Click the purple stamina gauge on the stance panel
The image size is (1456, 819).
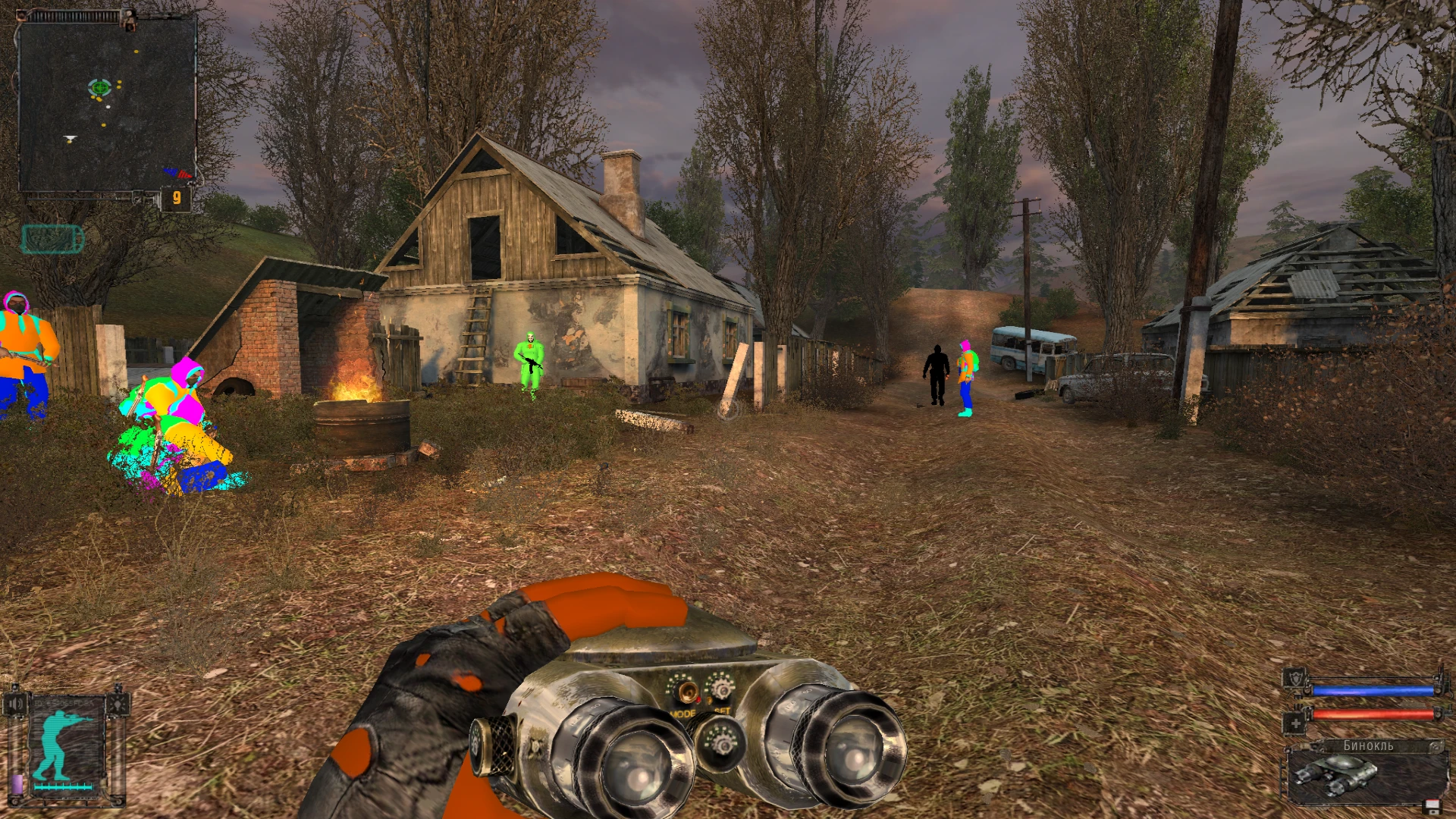click(x=17, y=783)
